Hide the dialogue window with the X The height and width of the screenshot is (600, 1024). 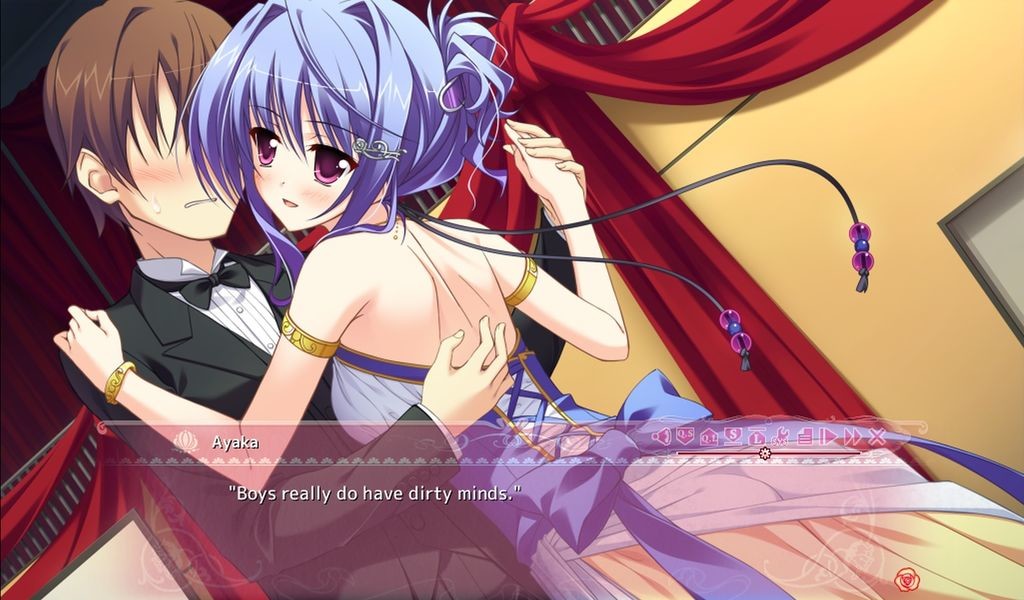point(877,436)
